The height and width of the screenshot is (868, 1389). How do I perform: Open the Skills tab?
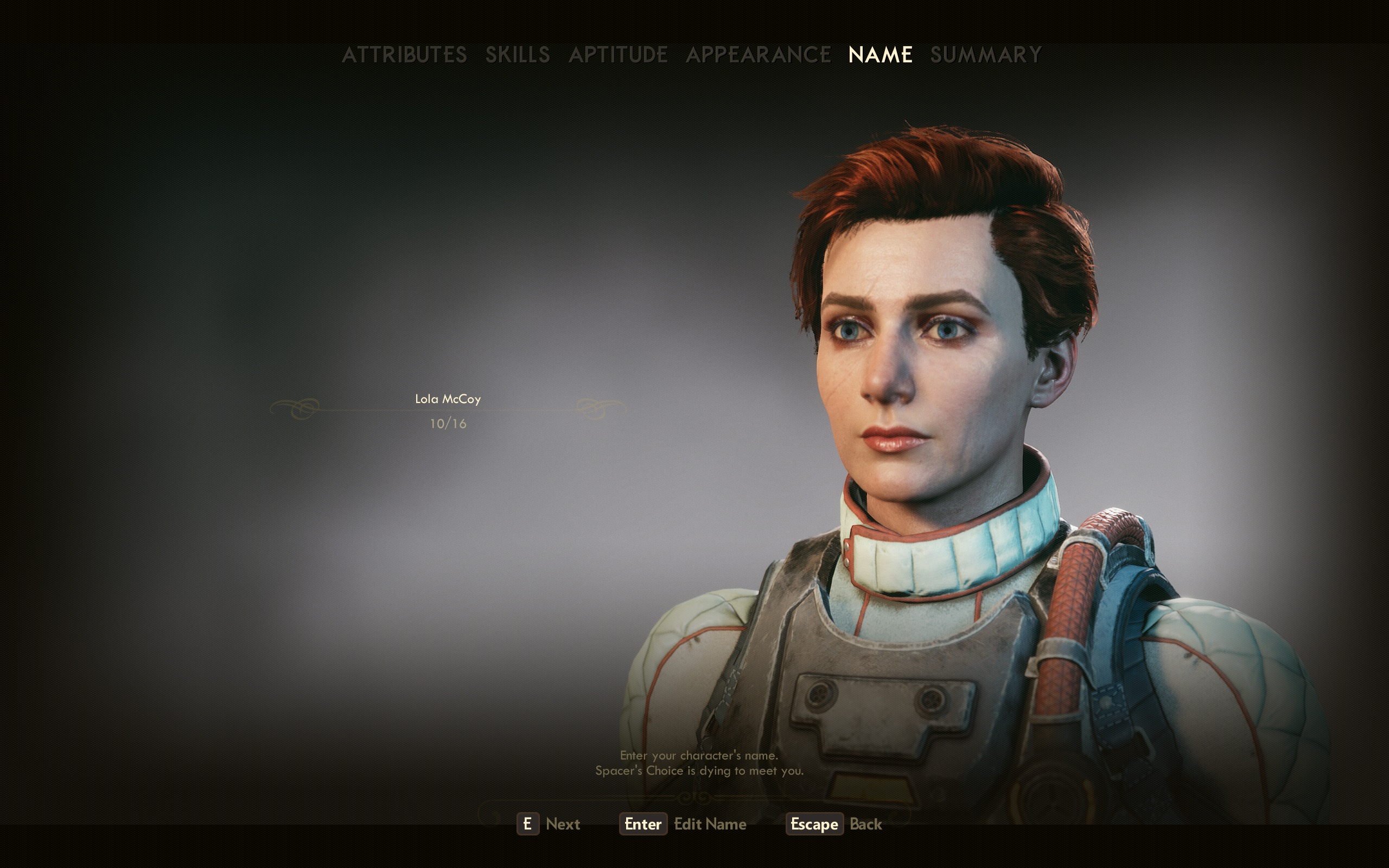[518, 55]
